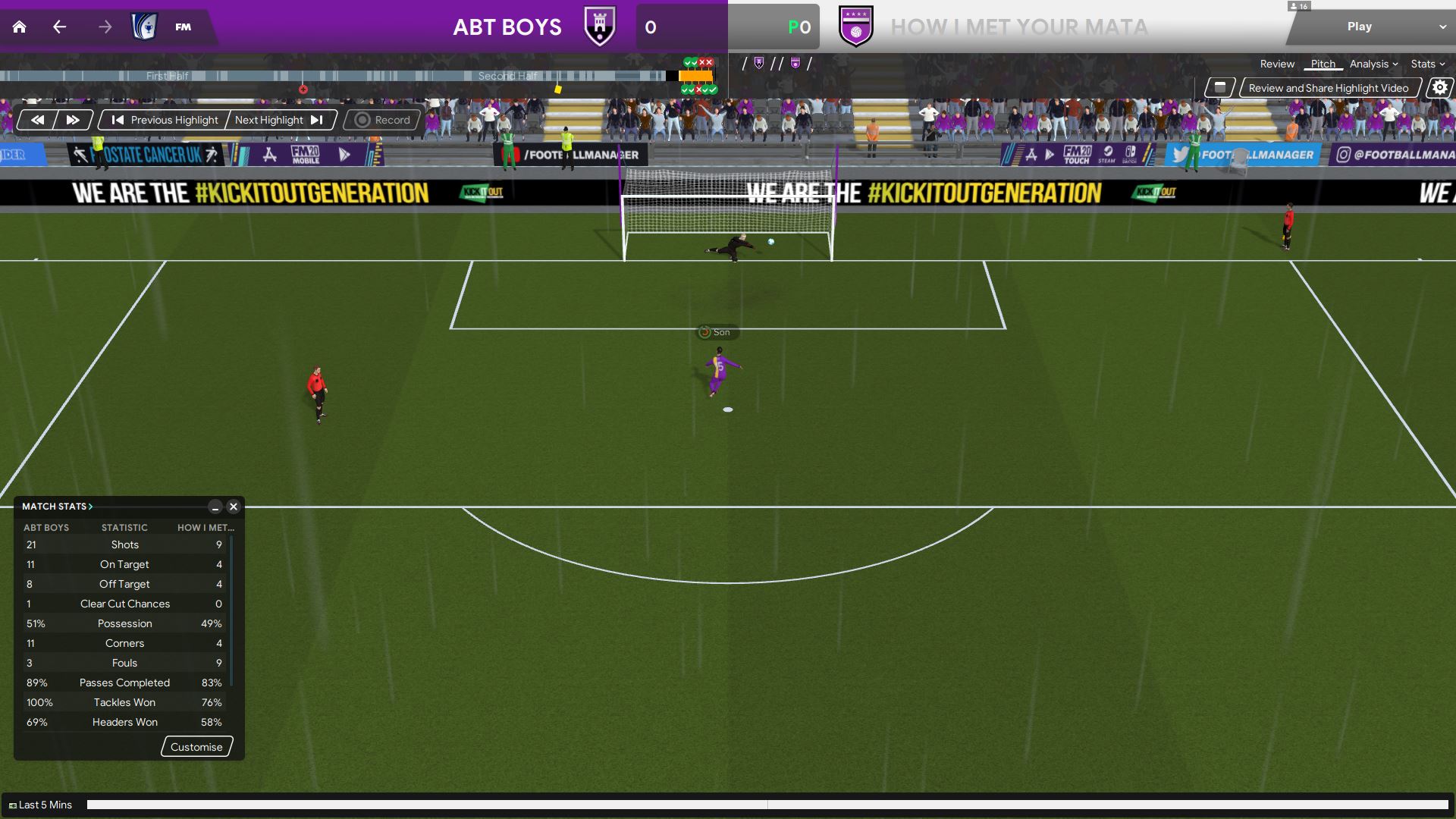
Task: Skip to the Next Highlight
Action: coord(279,120)
